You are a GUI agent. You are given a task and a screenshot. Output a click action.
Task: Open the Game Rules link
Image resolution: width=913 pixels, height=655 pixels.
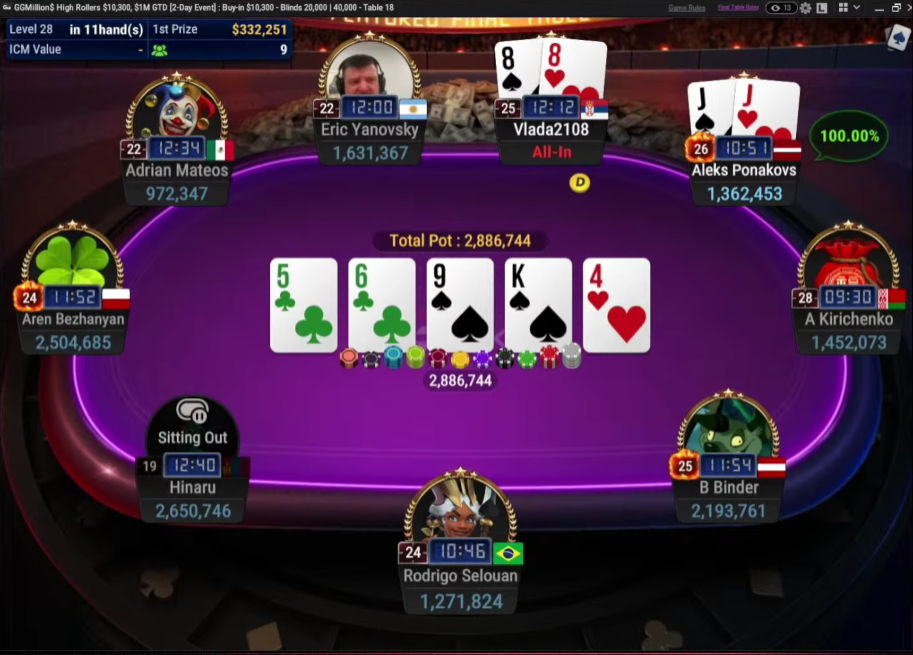[x=686, y=8]
